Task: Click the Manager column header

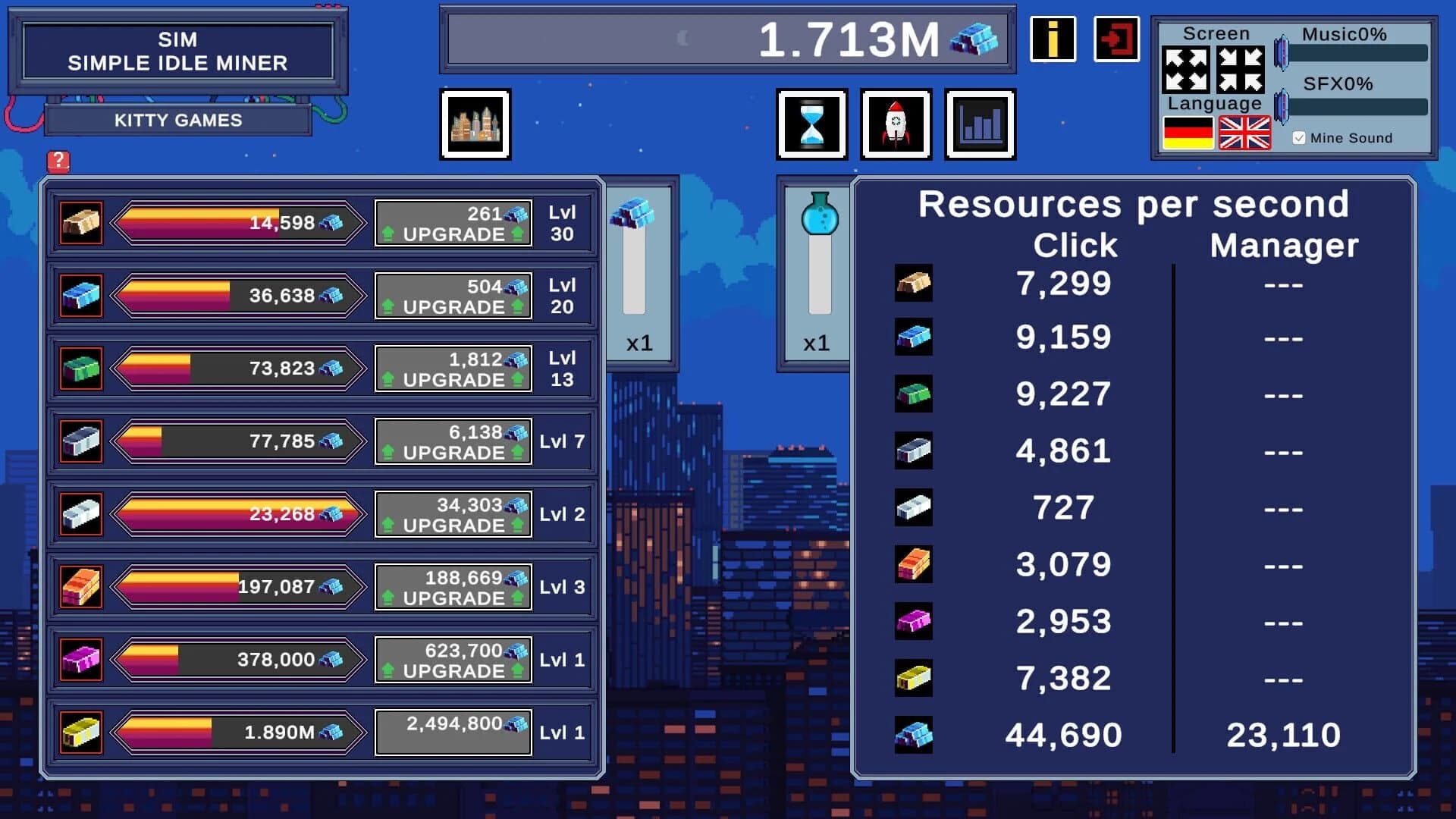Action: tap(1285, 245)
